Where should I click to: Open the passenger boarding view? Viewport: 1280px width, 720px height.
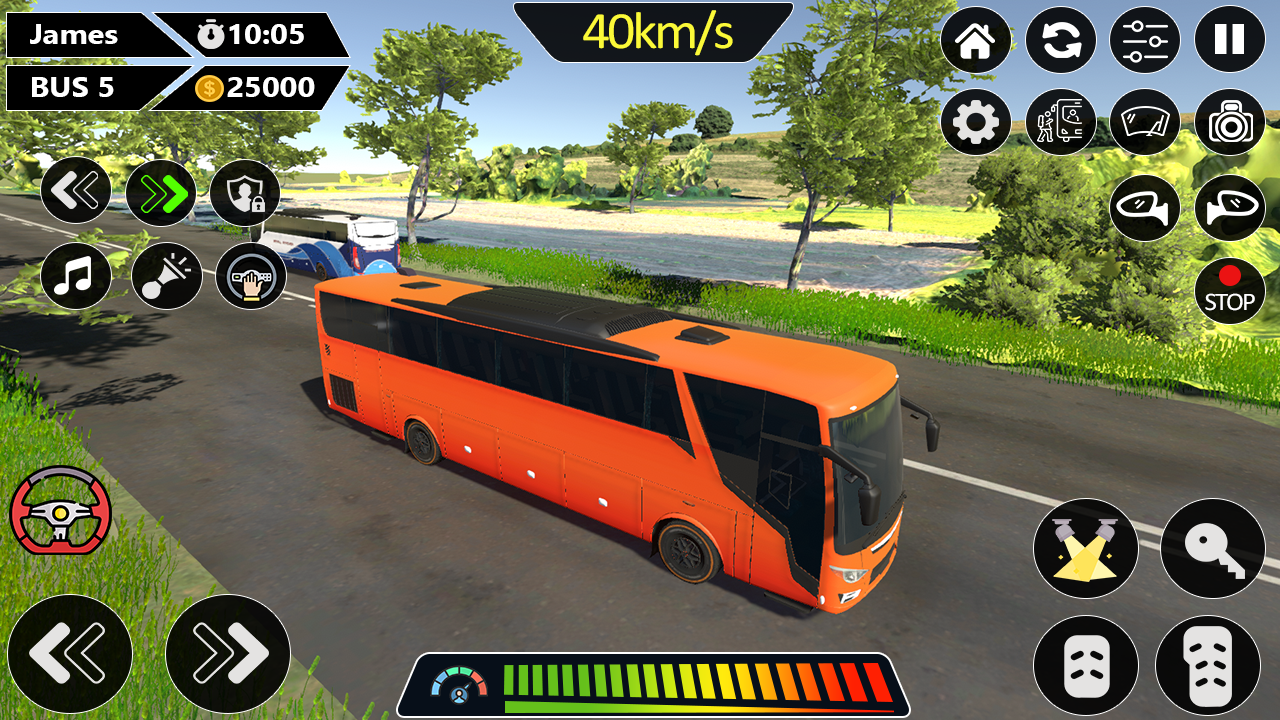pos(1061,121)
